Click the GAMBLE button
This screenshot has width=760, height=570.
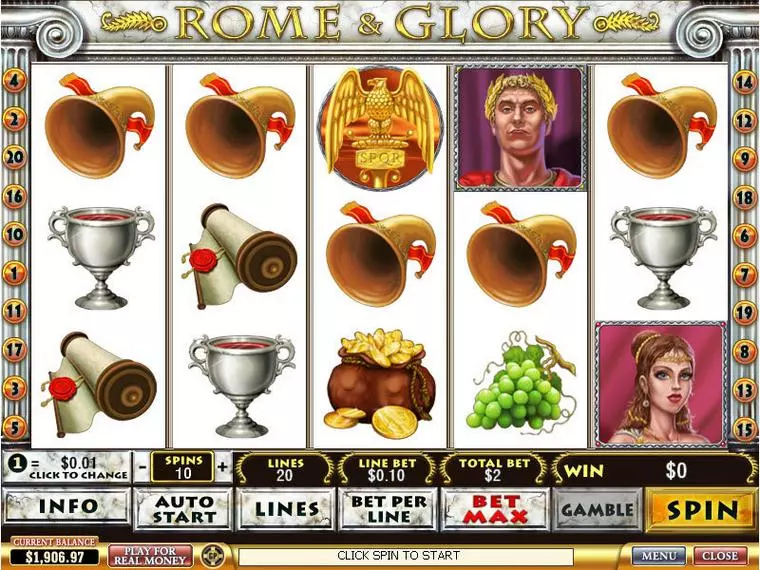point(597,509)
